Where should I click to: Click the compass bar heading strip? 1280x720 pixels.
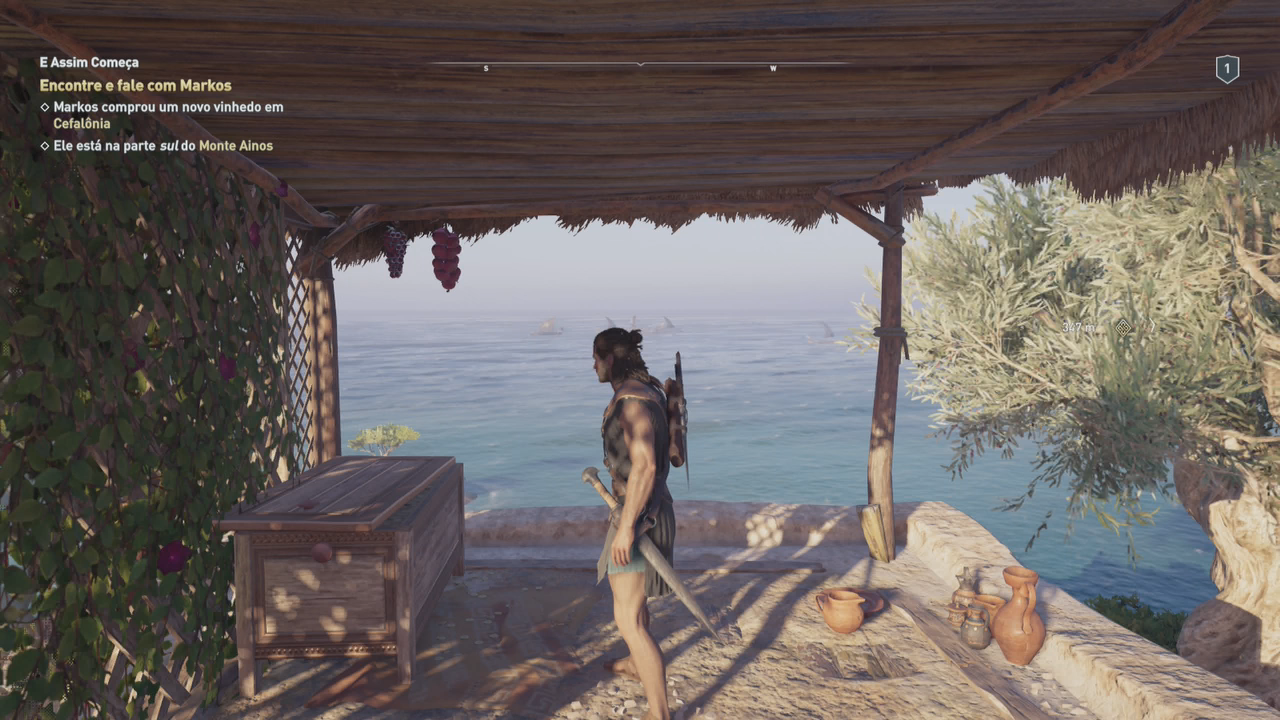640,66
